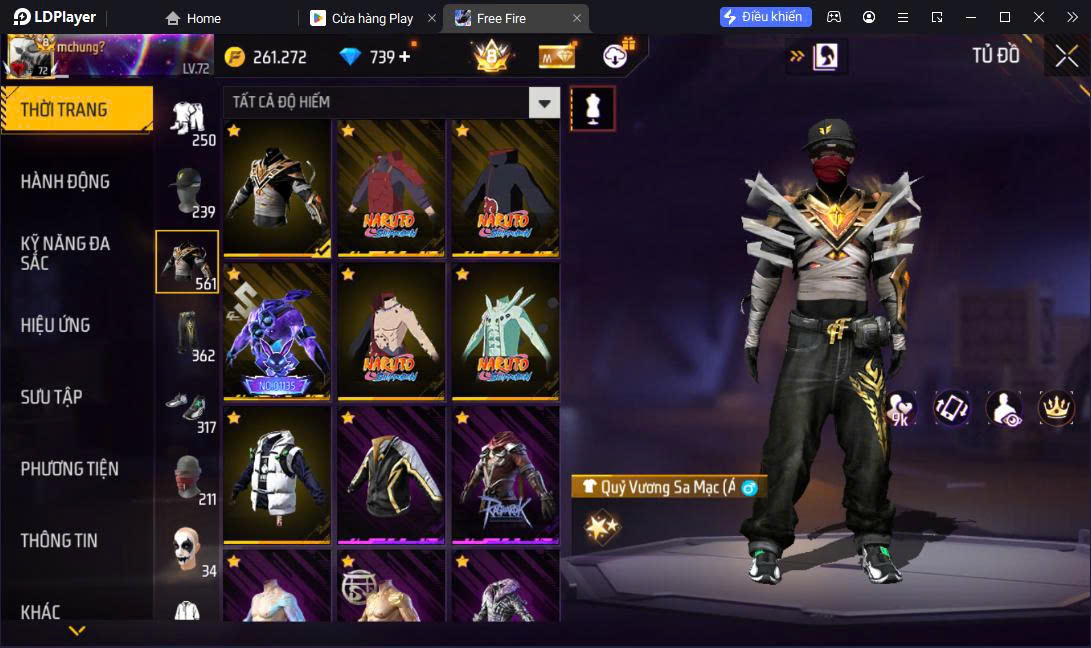Select the pants subcategory with 362 items

coord(187,333)
